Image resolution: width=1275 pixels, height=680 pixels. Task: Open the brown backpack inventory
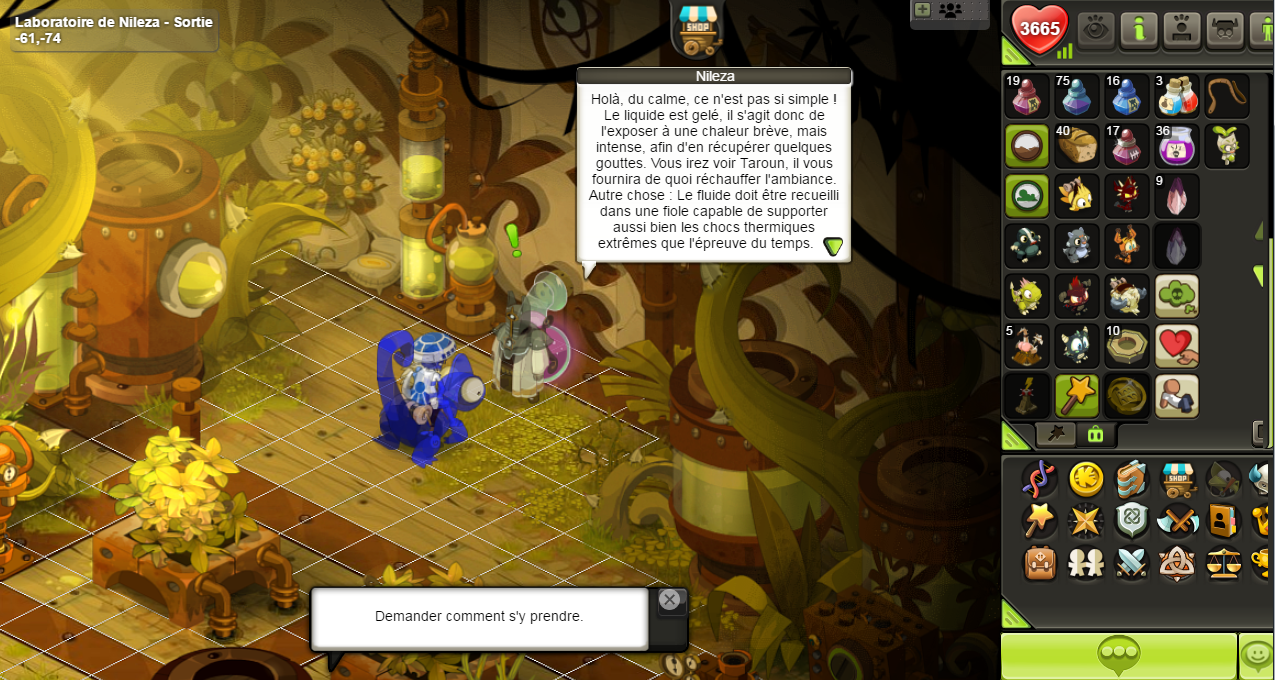(x=1040, y=563)
